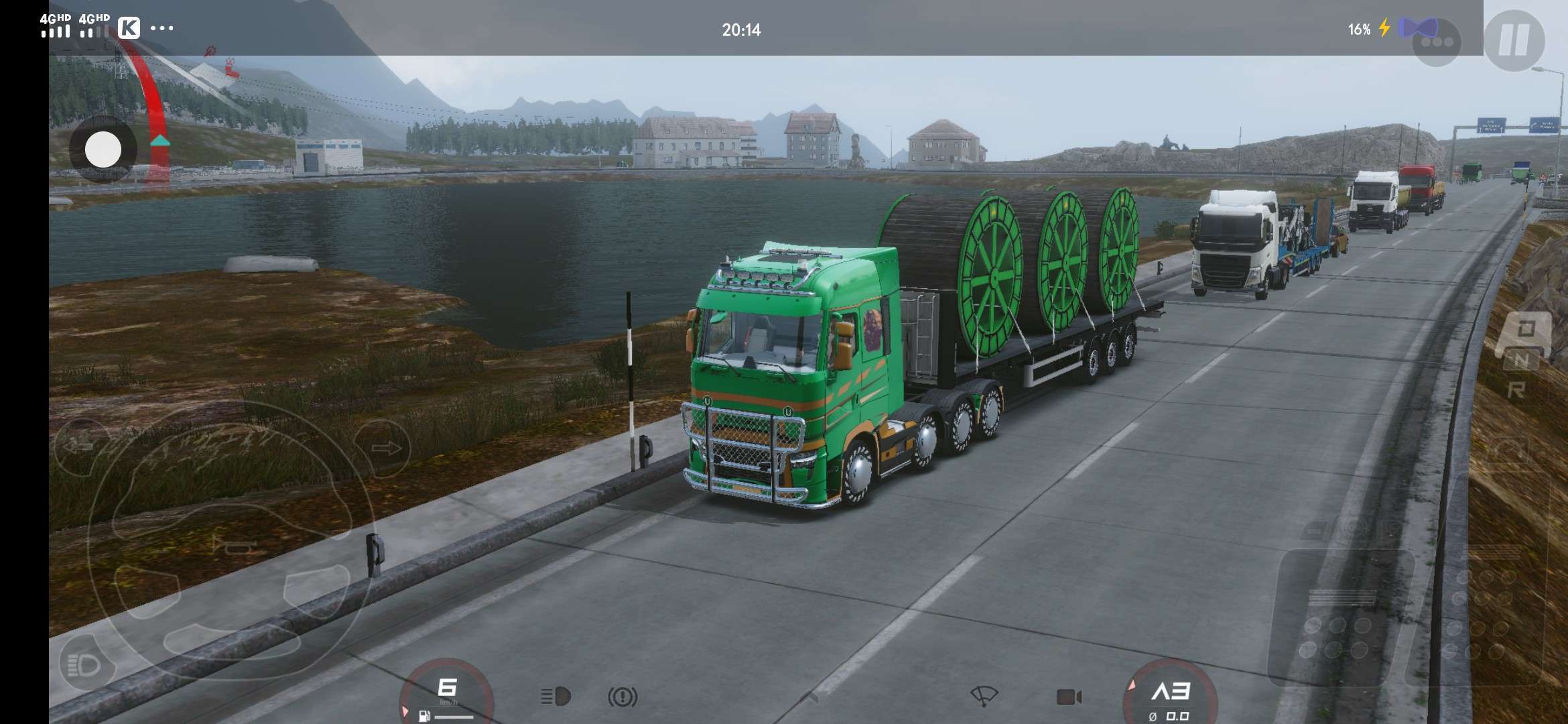Toggle the parking brake icon
The height and width of the screenshot is (724, 1568).
pyautogui.click(x=623, y=697)
